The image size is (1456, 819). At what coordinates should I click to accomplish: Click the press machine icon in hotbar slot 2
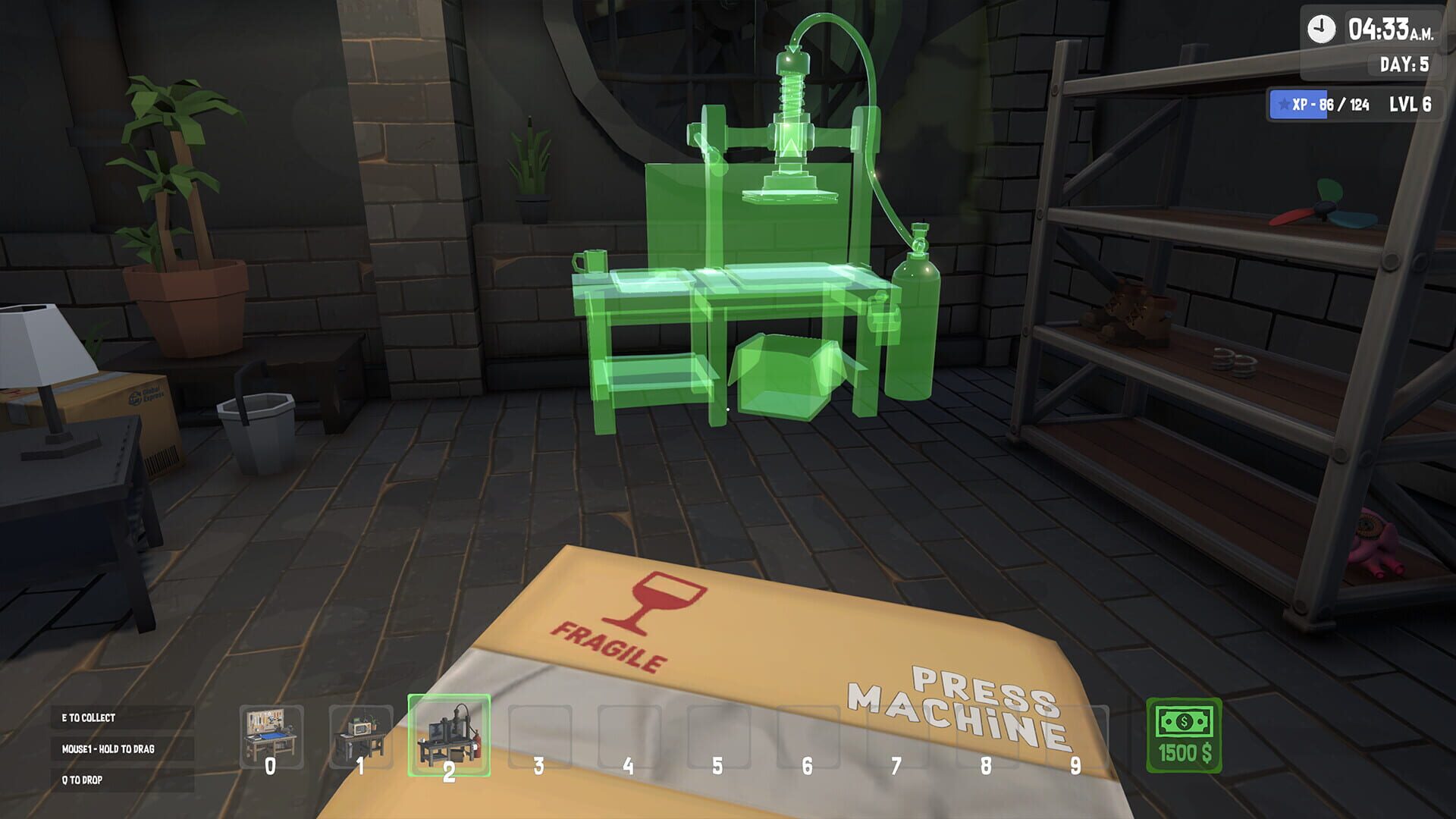pyautogui.click(x=447, y=731)
